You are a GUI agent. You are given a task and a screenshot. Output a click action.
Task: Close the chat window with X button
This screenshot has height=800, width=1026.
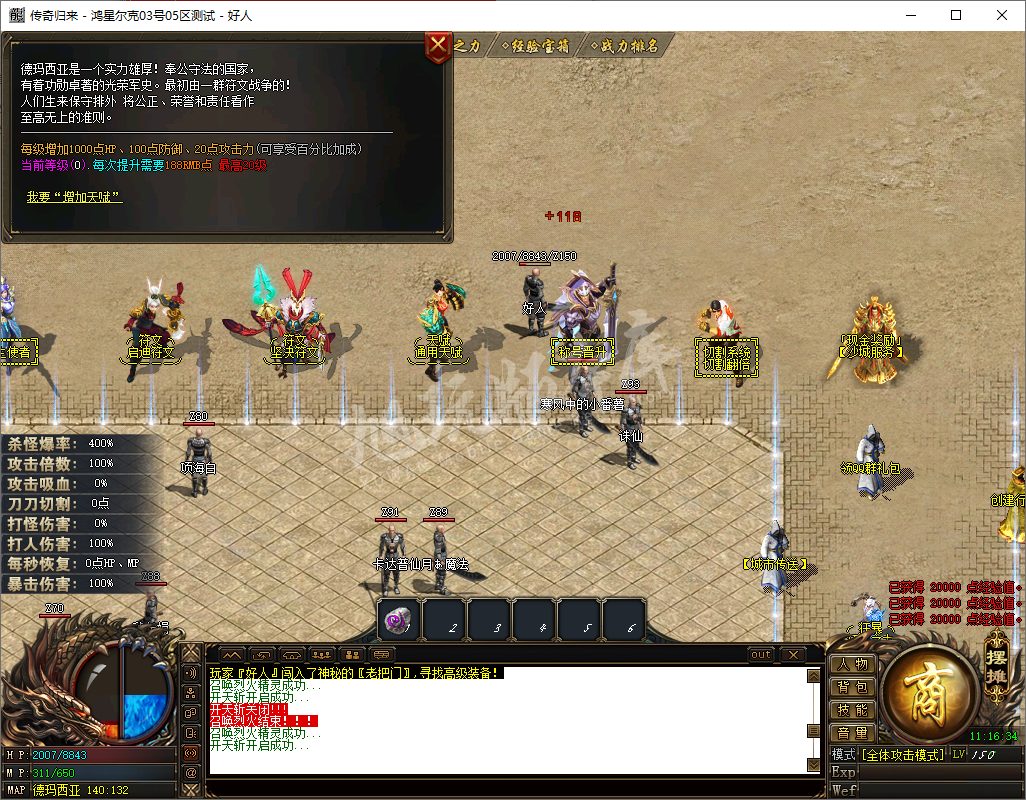(792, 655)
